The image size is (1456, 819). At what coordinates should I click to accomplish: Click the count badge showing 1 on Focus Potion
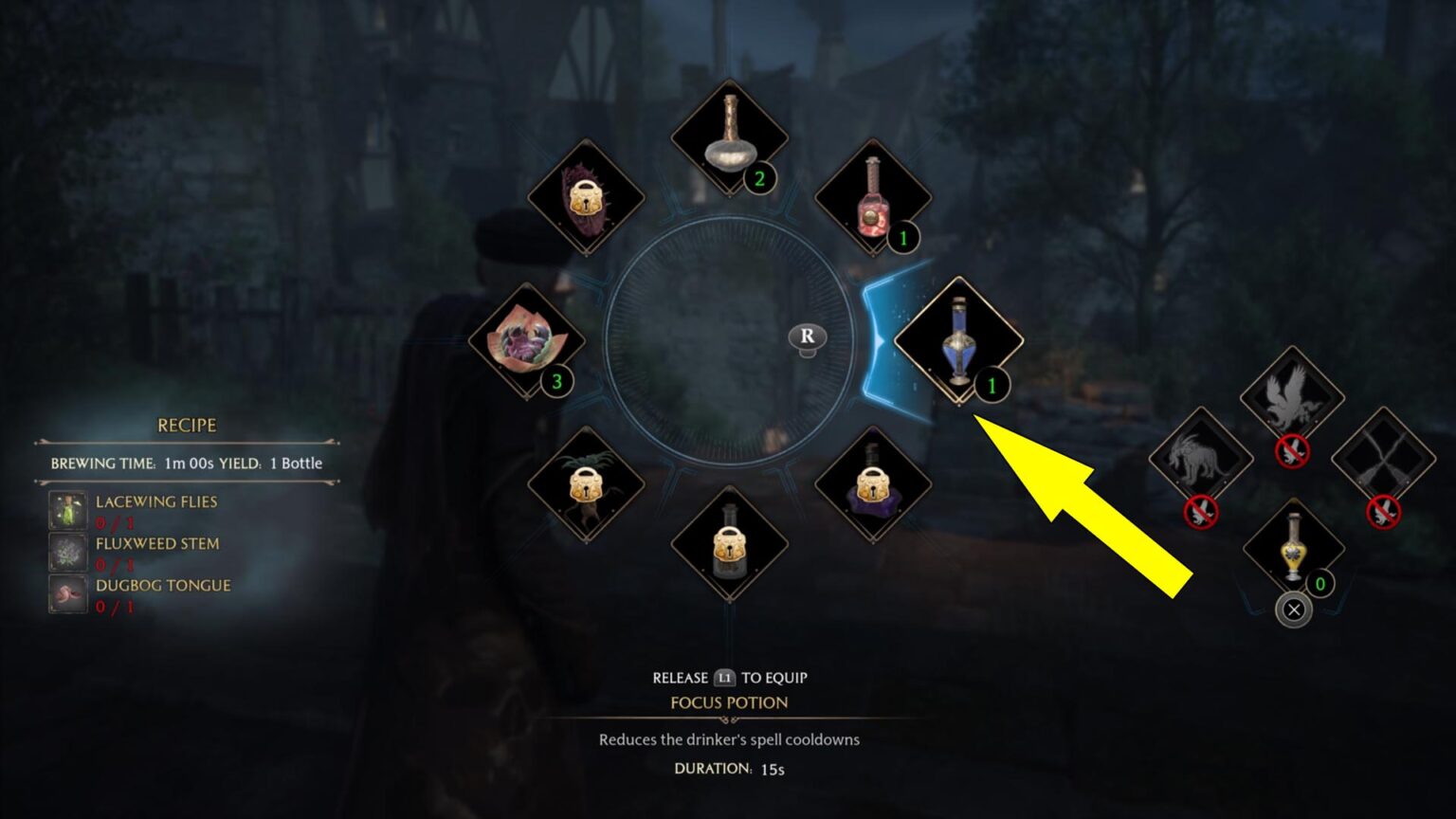(x=991, y=386)
